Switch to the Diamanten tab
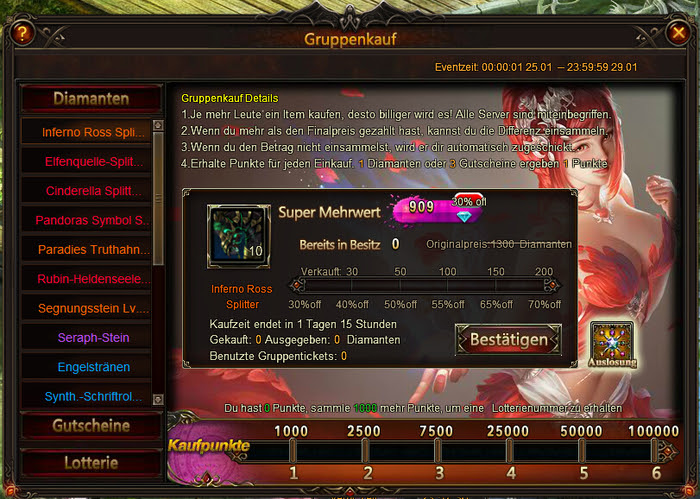700x499 pixels. tap(91, 99)
